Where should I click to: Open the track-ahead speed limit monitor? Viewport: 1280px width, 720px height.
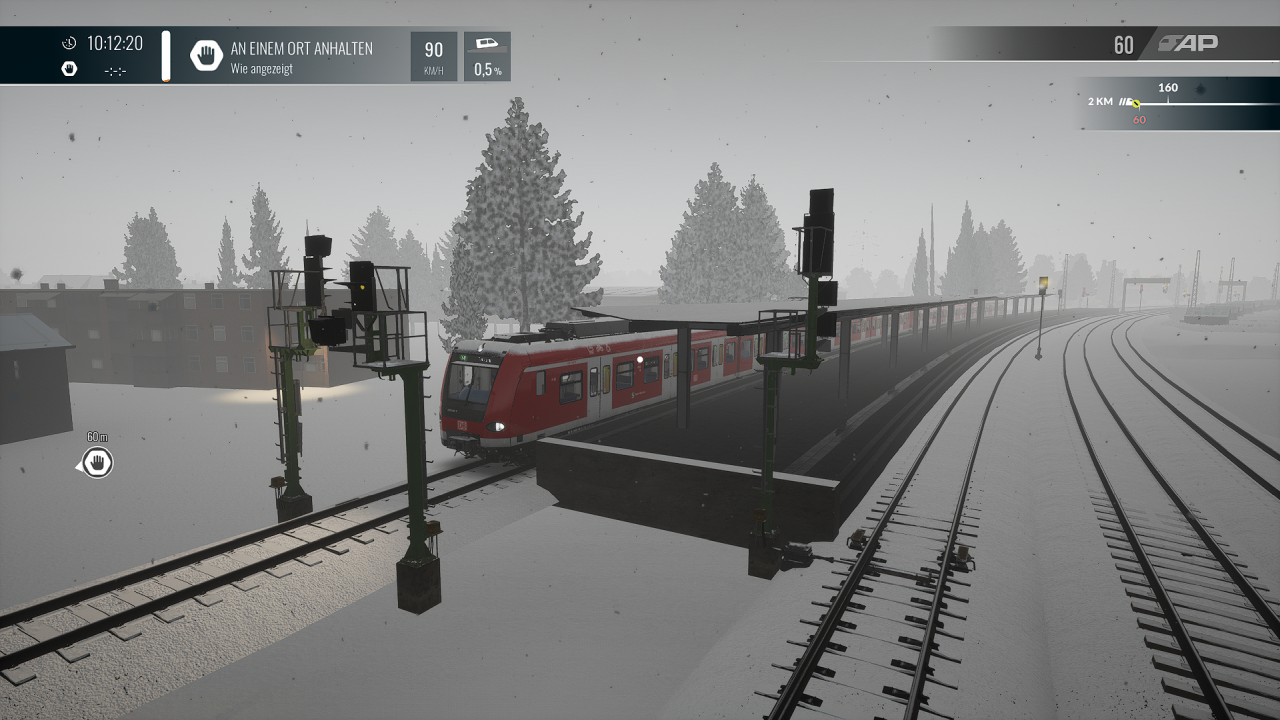point(1177,103)
